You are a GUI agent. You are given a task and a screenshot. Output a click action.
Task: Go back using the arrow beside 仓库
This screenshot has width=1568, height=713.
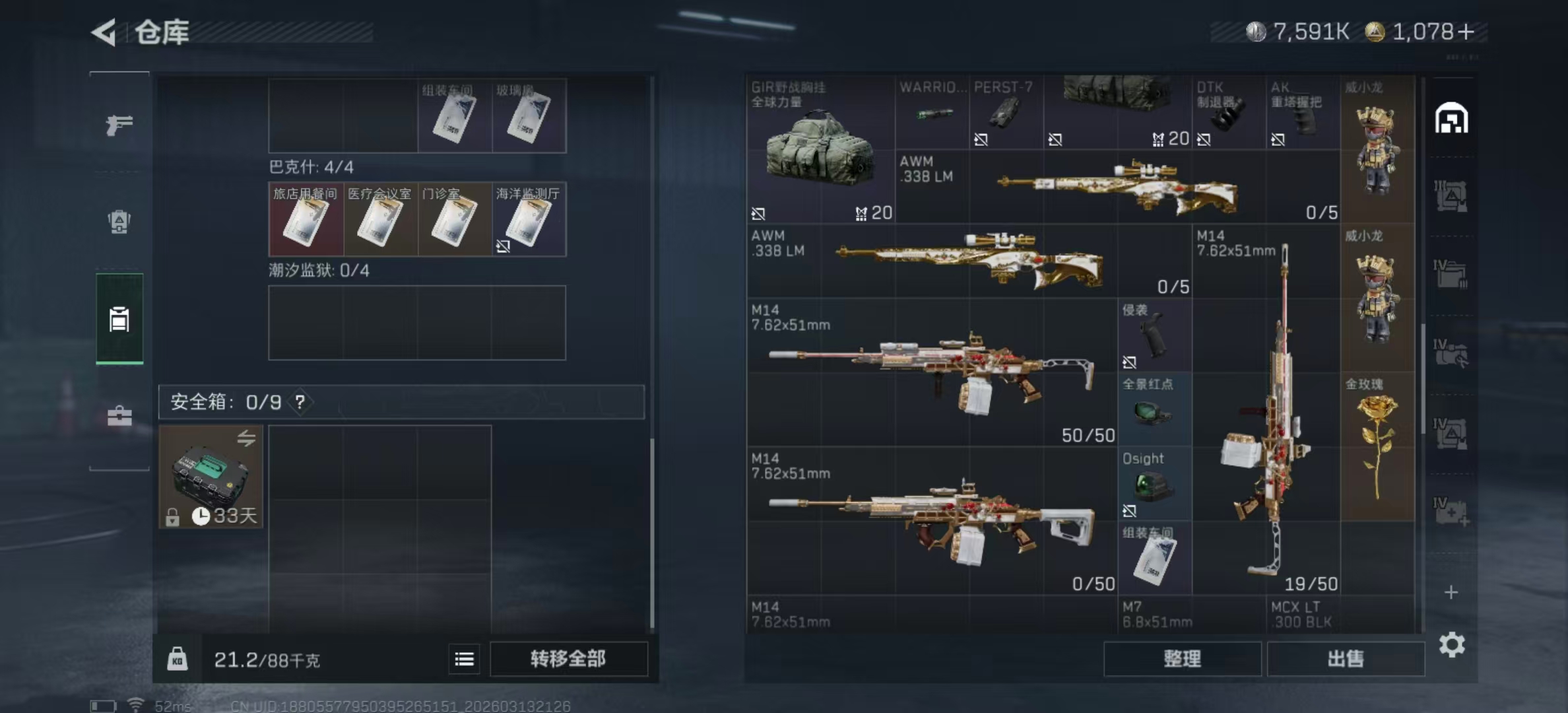pos(104,32)
